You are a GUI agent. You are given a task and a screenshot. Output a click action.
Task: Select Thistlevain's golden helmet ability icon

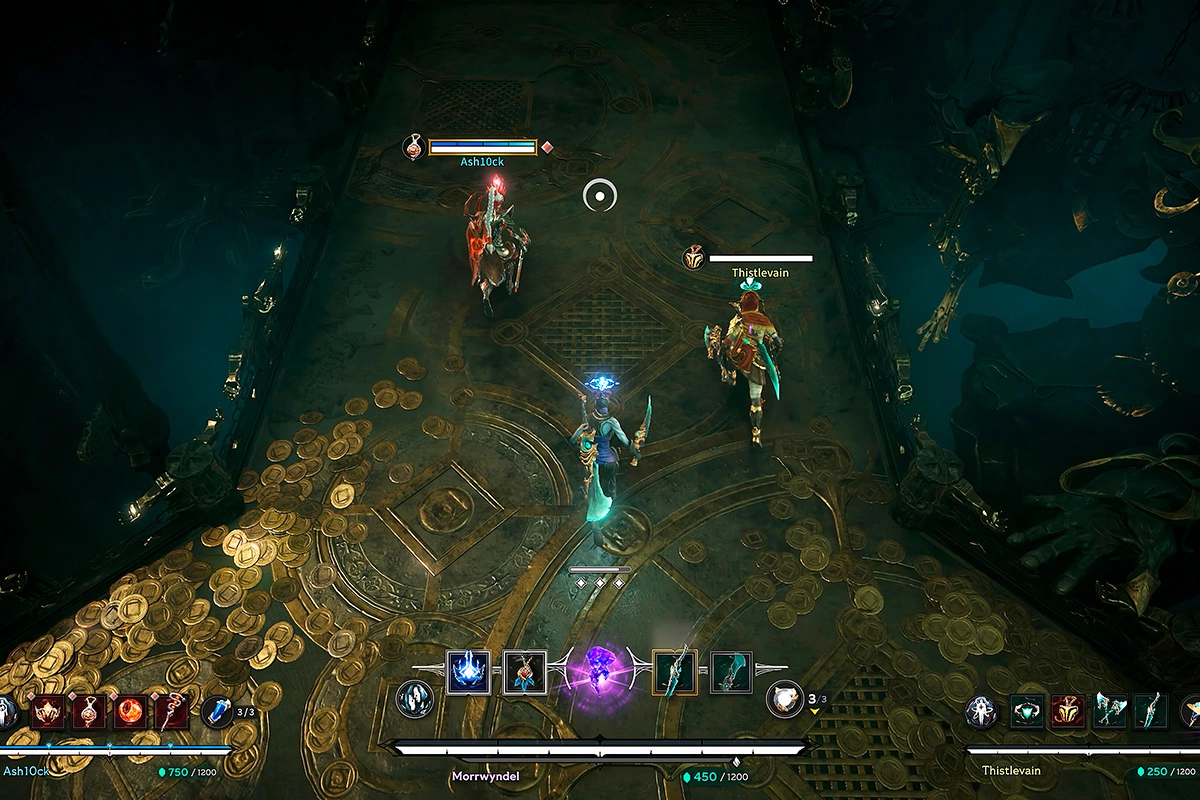[x=1069, y=711]
